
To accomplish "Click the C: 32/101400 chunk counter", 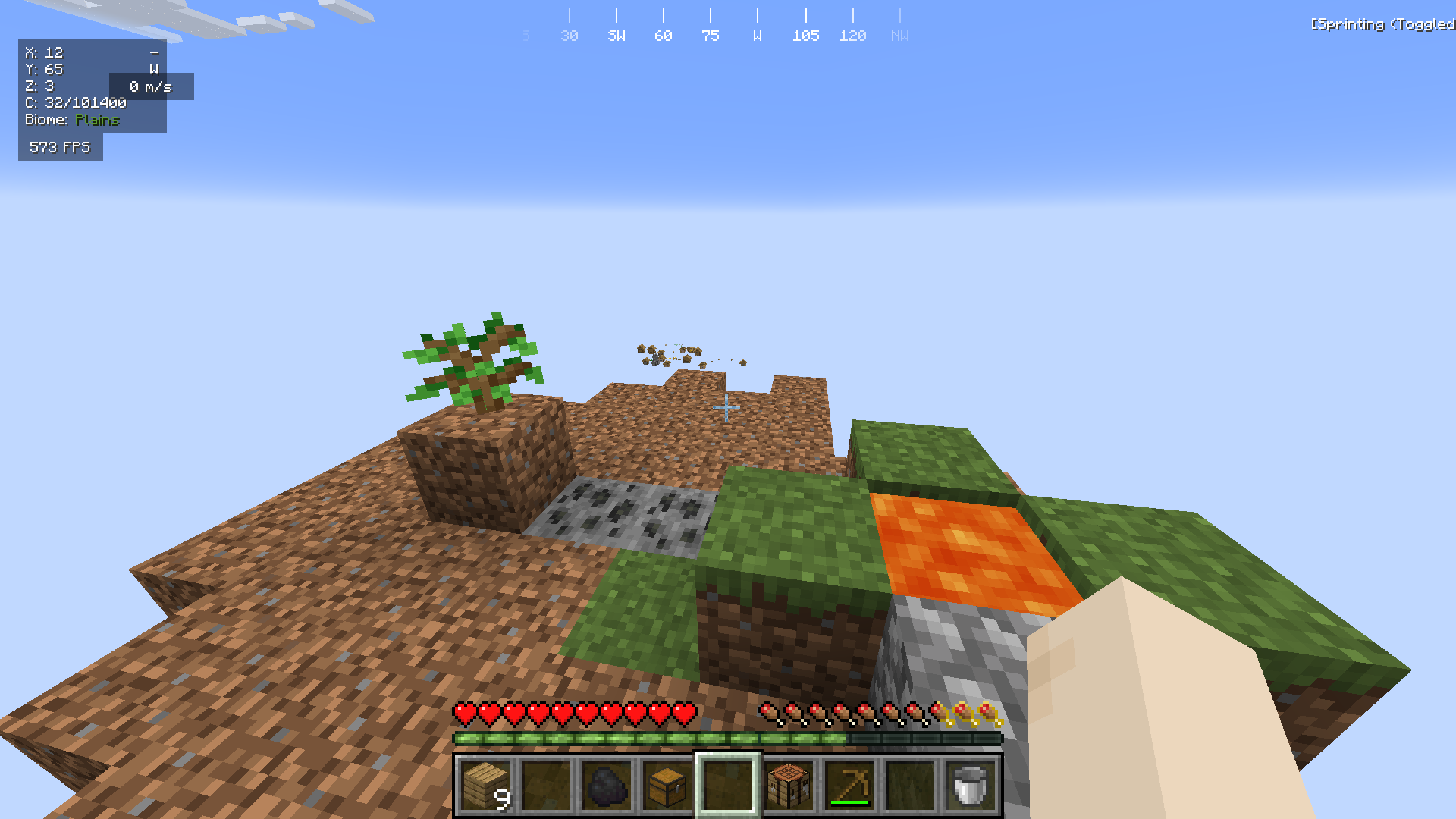I will (x=76, y=102).
